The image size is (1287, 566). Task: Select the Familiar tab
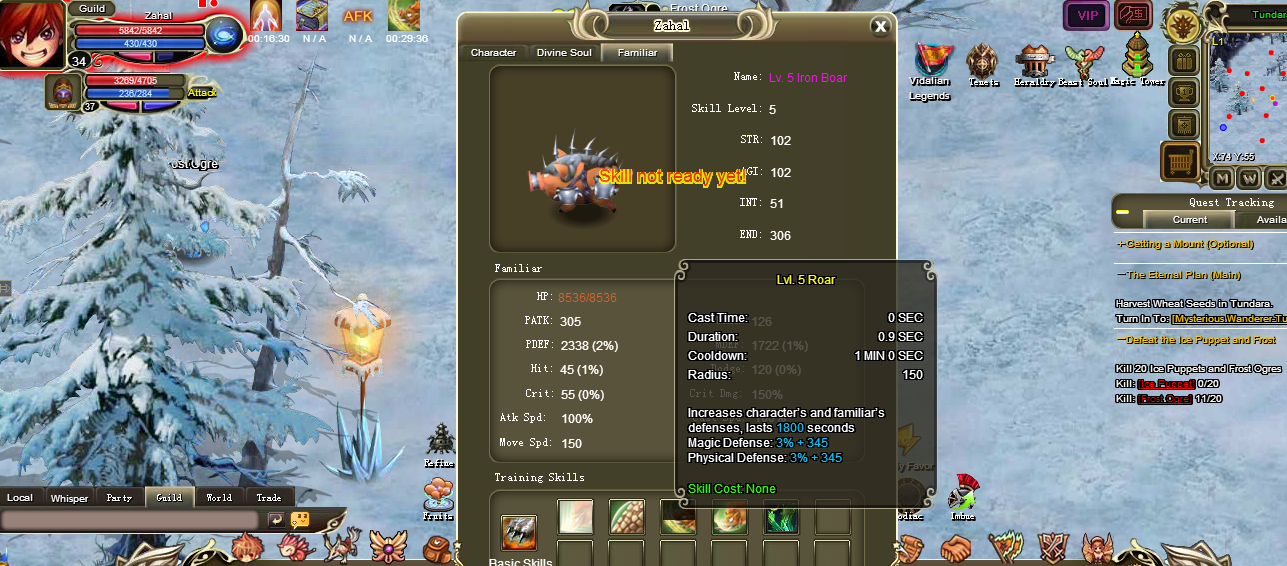pos(637,53)
